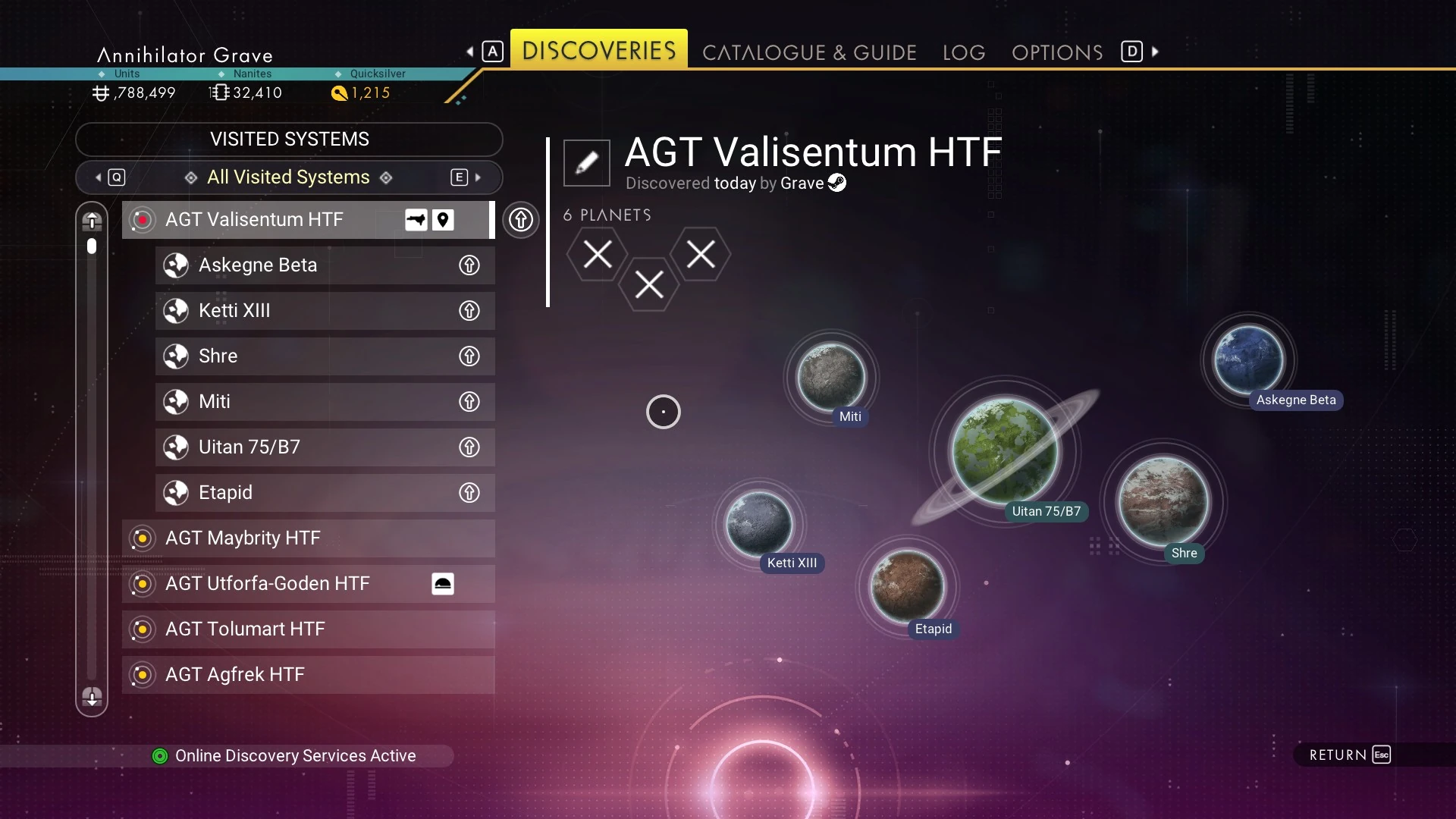The width and height of the screenshot is (1456, 819).
Task: Upload the AGT Valisentum HTF system discovery
Action: coord(520,220)
